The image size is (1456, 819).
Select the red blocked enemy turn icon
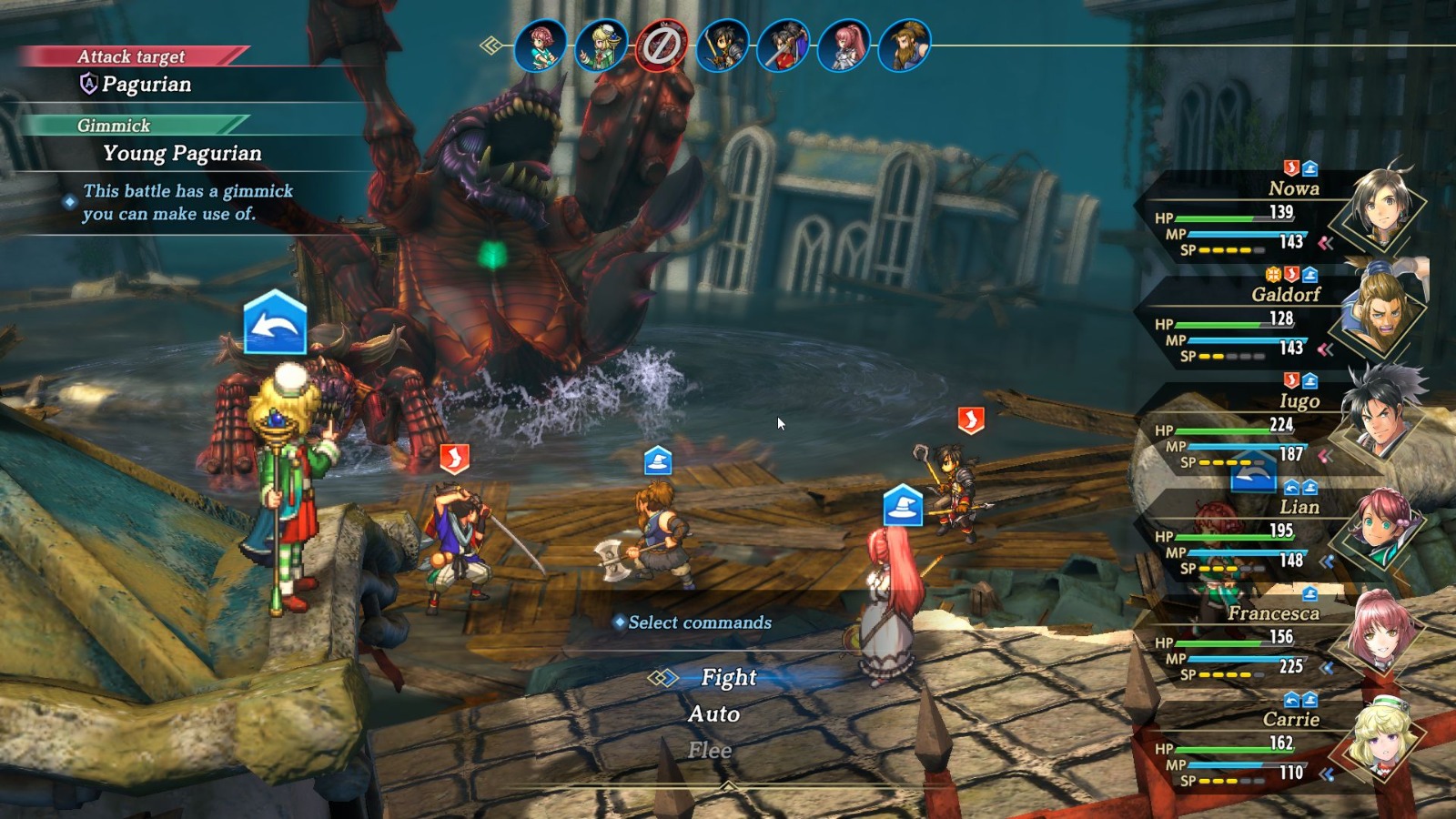[662, 45]
